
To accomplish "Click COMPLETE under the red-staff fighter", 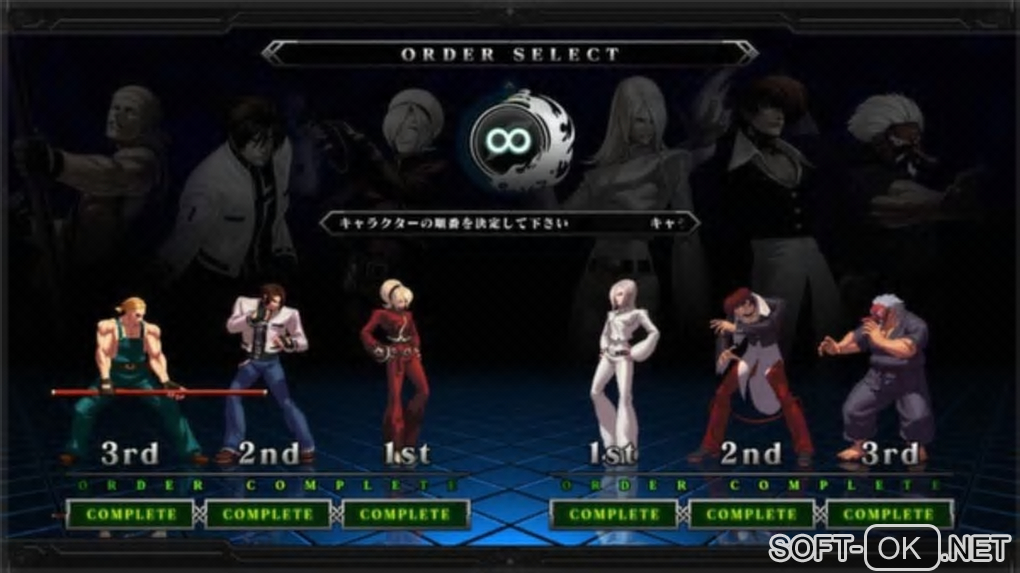I will [131, 514].
